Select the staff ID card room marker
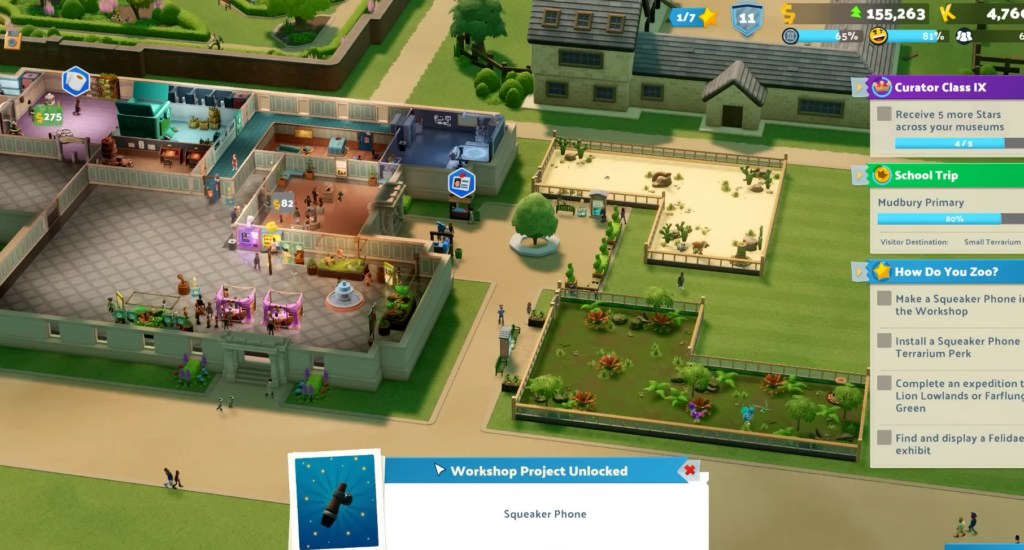 [461, 182]
